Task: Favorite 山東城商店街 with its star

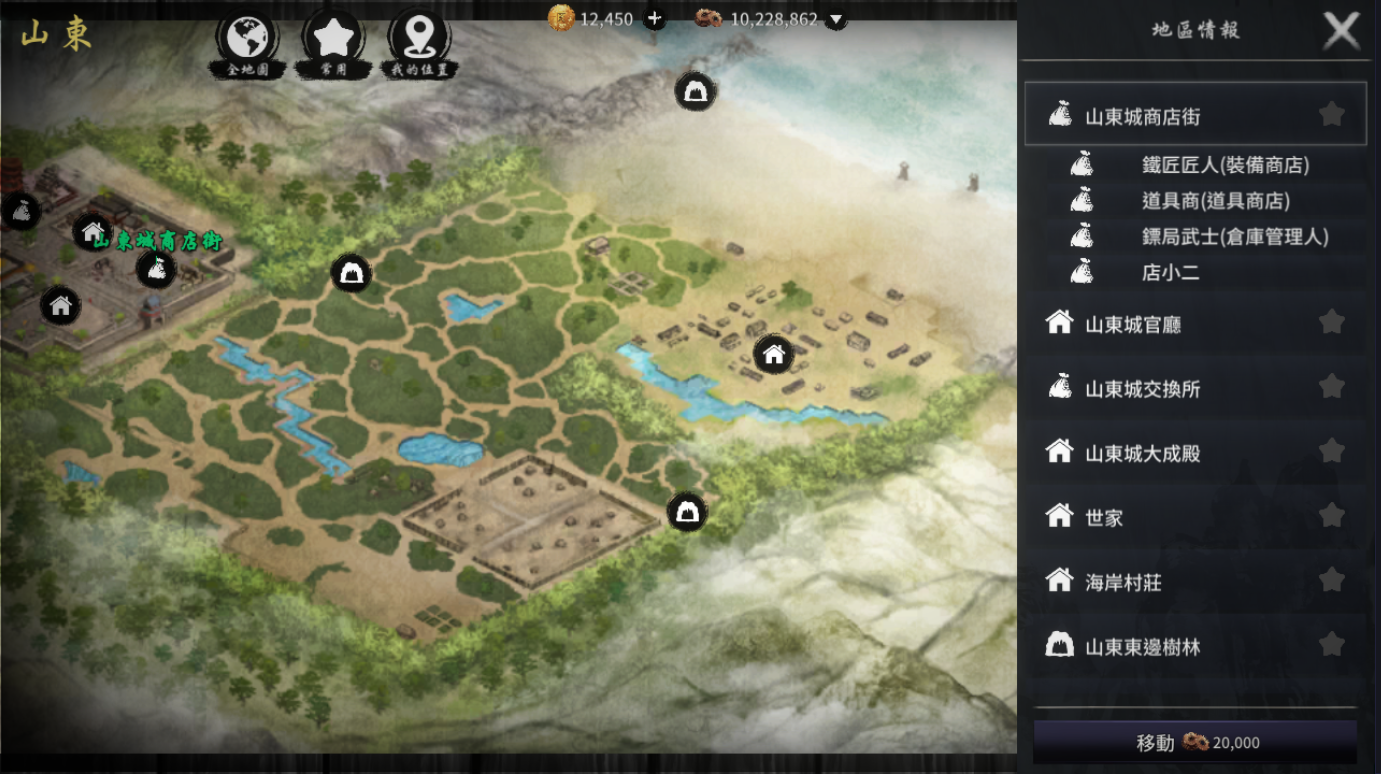Action: 1331,115
